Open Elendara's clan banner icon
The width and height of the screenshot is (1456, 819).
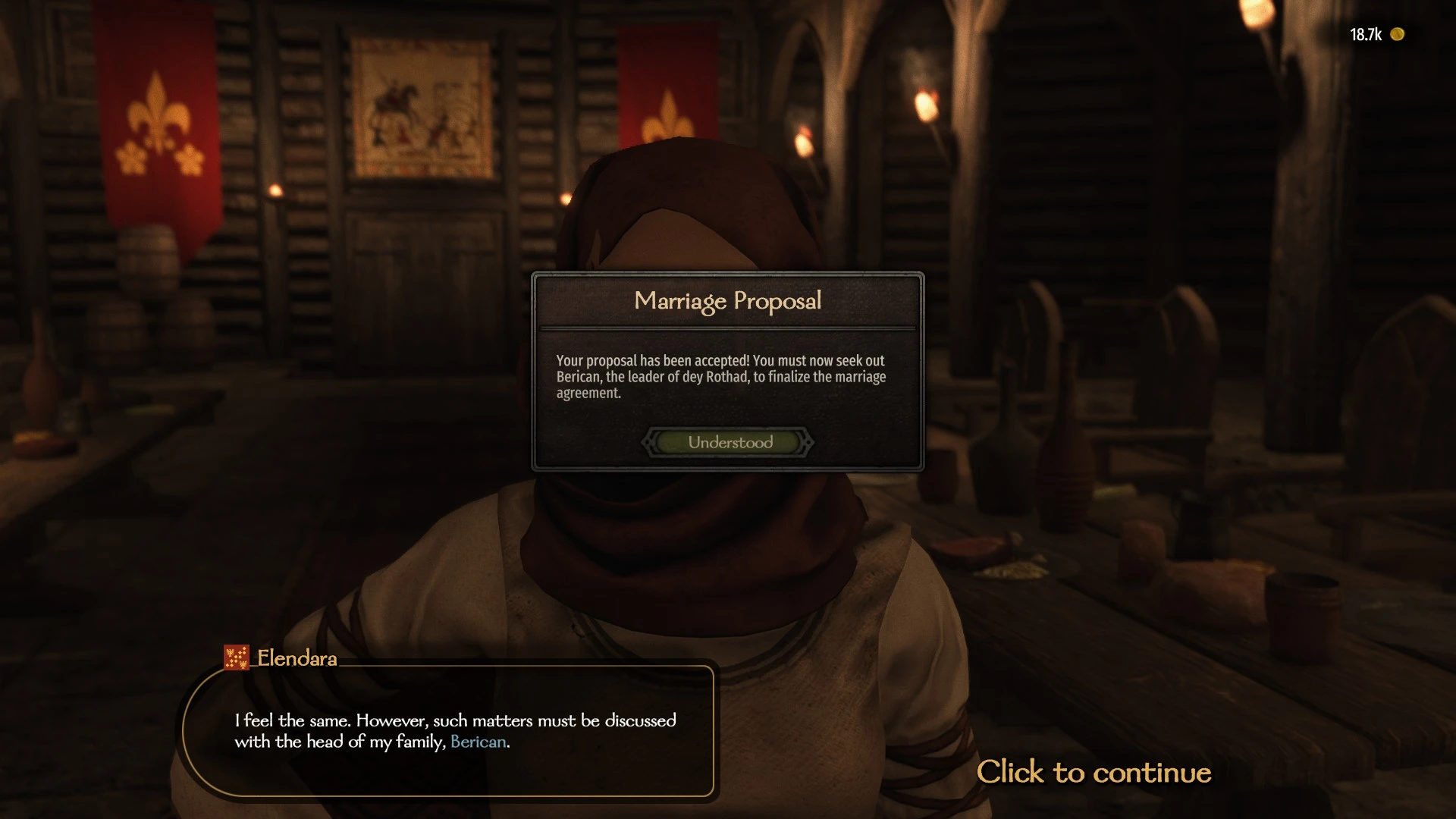[x=236, y=657]
